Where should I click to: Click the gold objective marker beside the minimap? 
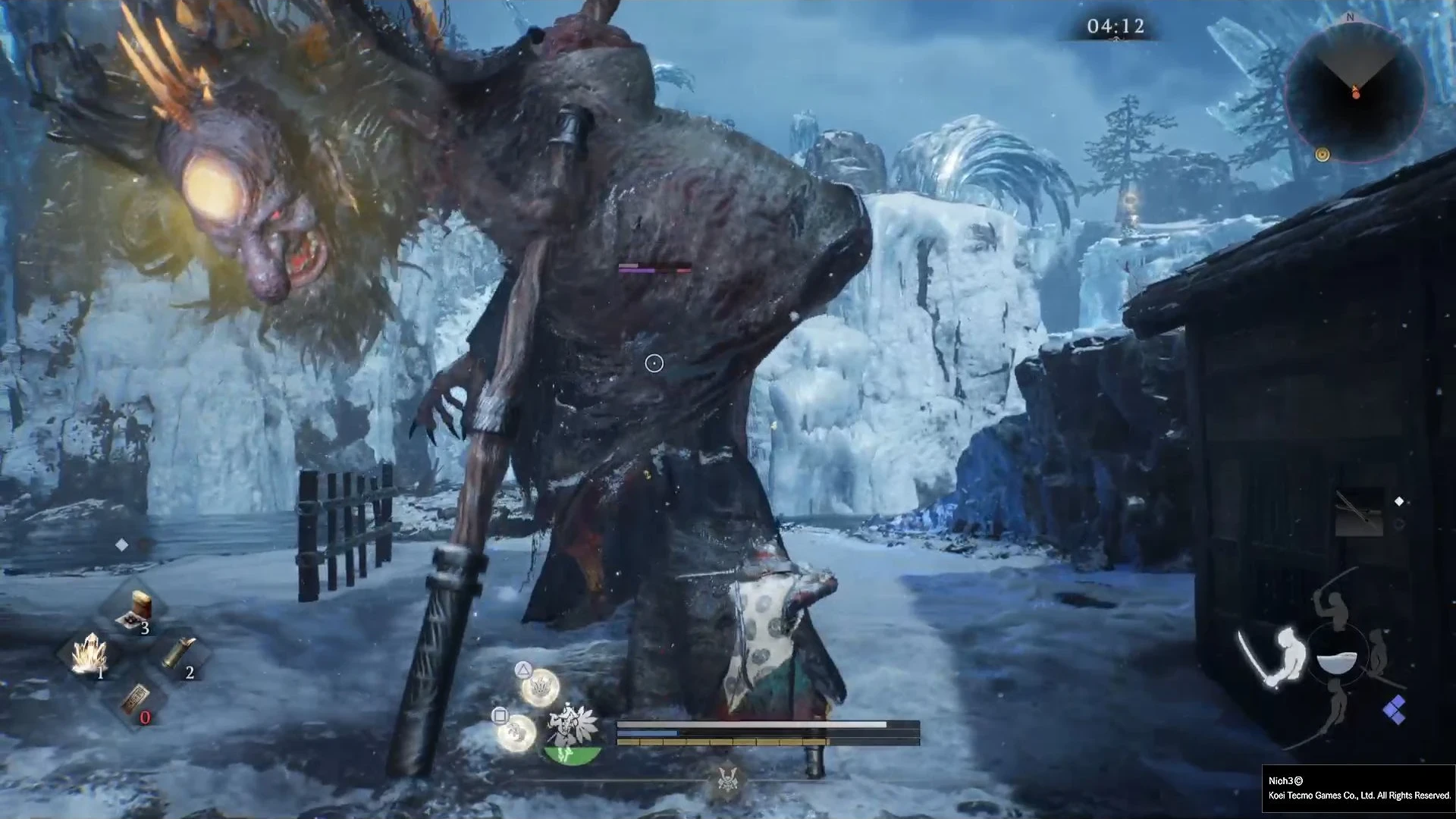(1323, 155)
